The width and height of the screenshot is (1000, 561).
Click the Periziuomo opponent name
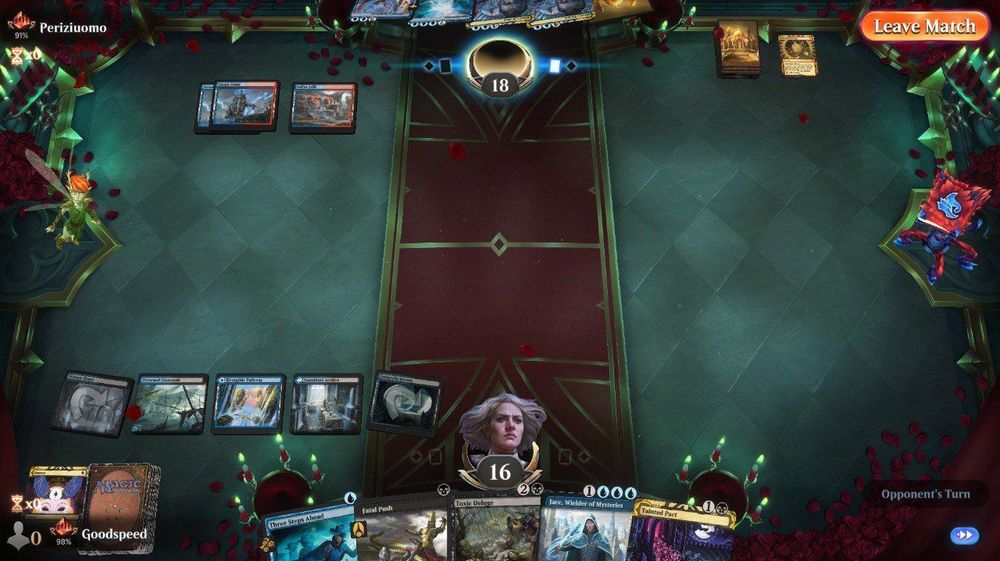tap(72, 27)
